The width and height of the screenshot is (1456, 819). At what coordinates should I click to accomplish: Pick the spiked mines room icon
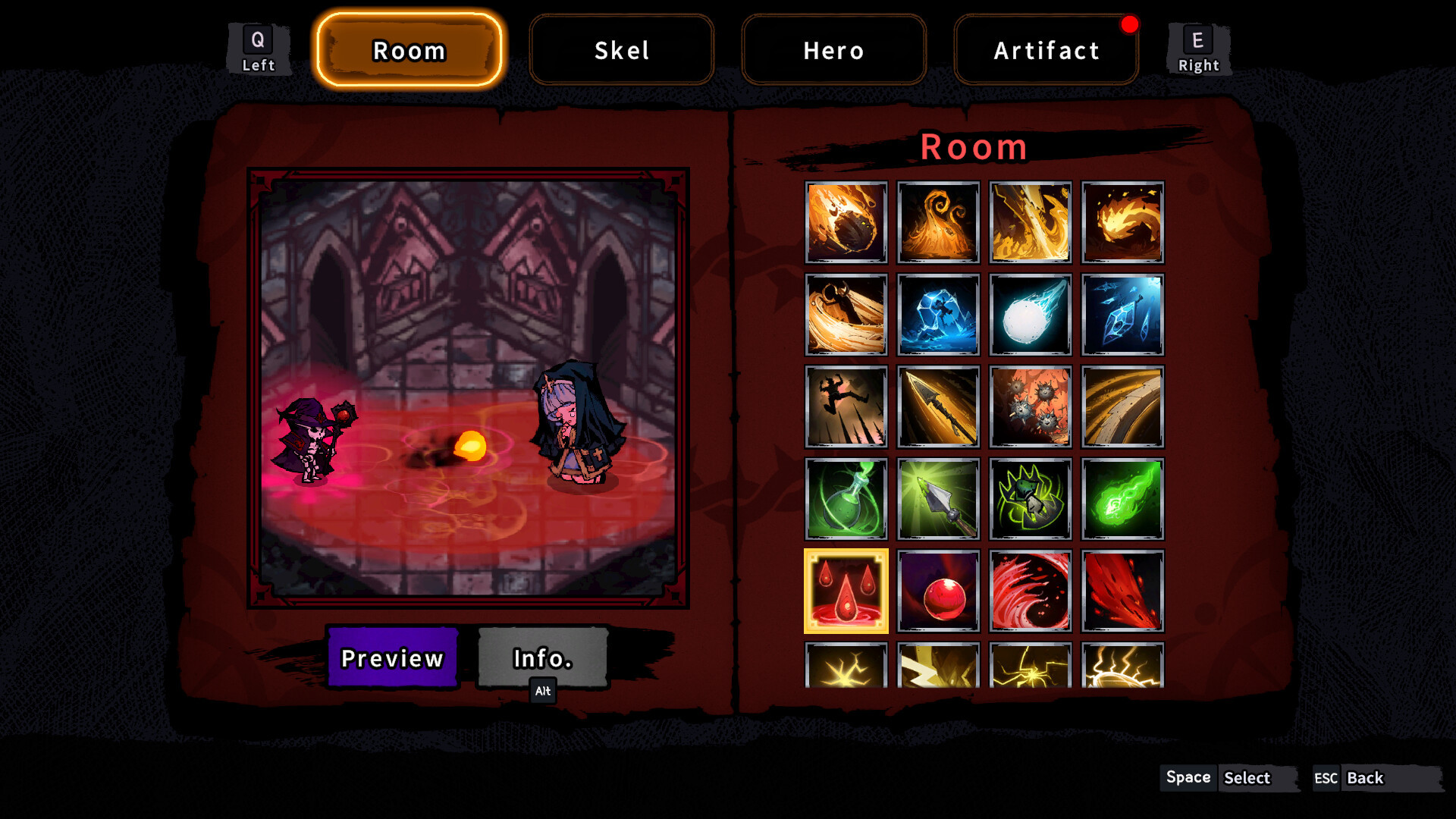[1030, 407]
